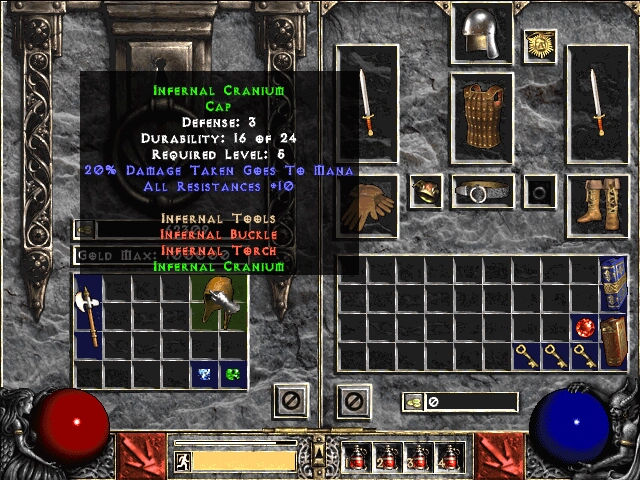Pick up the plain dark band ring
The width and height of the screenshot is (640, 480).
(x=541, y=191)
